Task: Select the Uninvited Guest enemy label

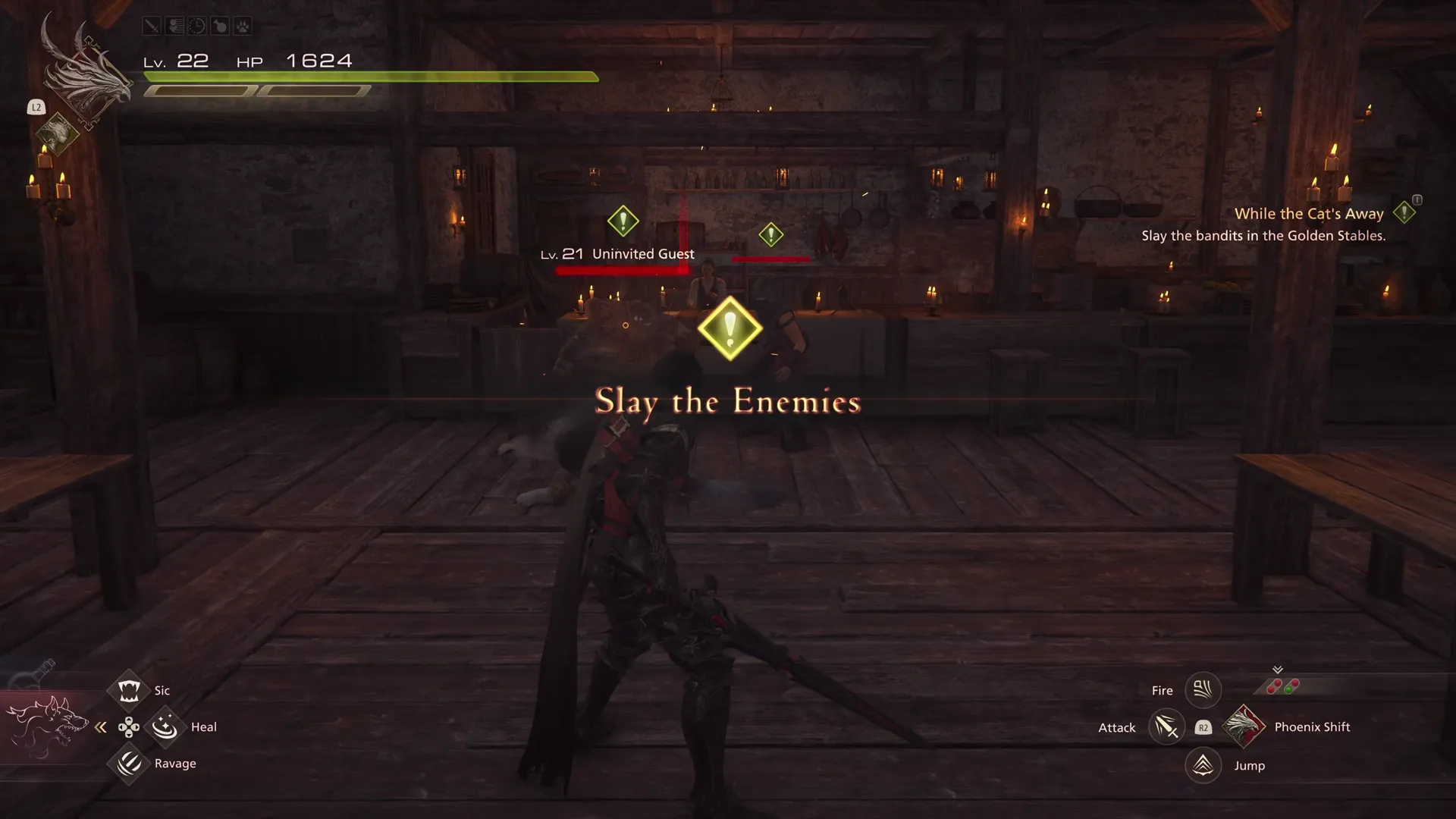Action: click(642, 253)
